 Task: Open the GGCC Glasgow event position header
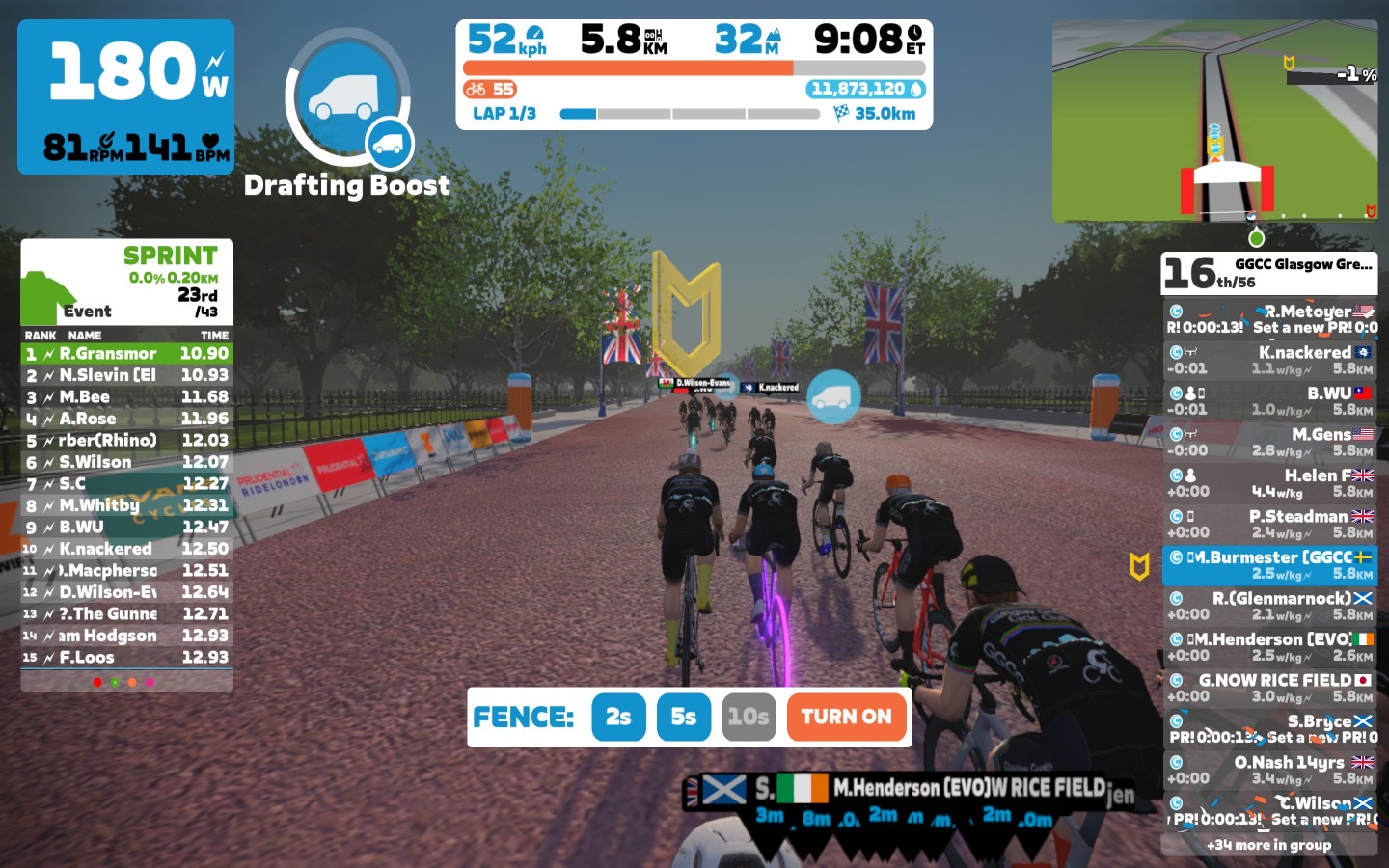[x=1269, y=273]
